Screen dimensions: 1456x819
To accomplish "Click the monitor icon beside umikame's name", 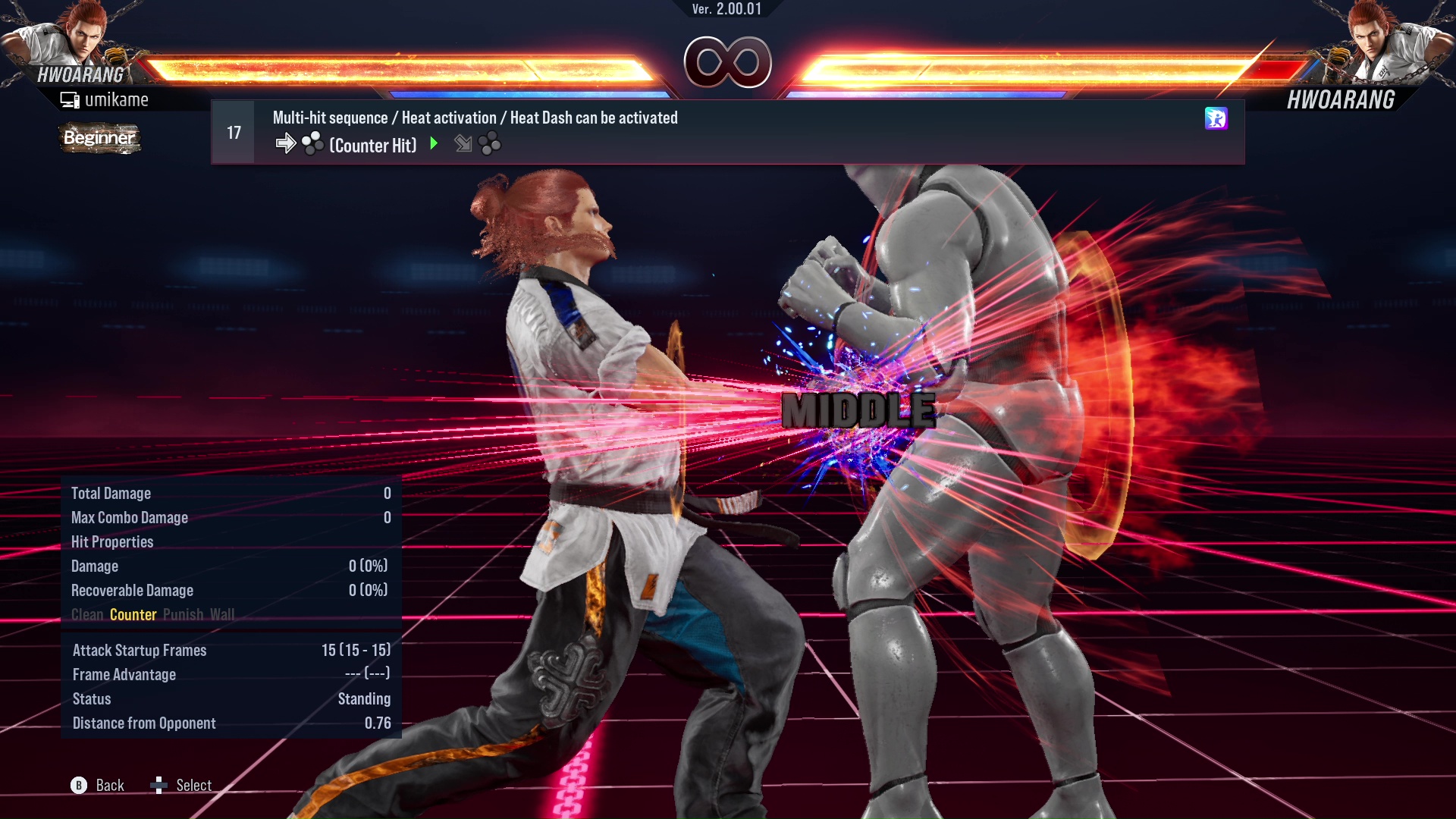I will click(x=71, y=99).
